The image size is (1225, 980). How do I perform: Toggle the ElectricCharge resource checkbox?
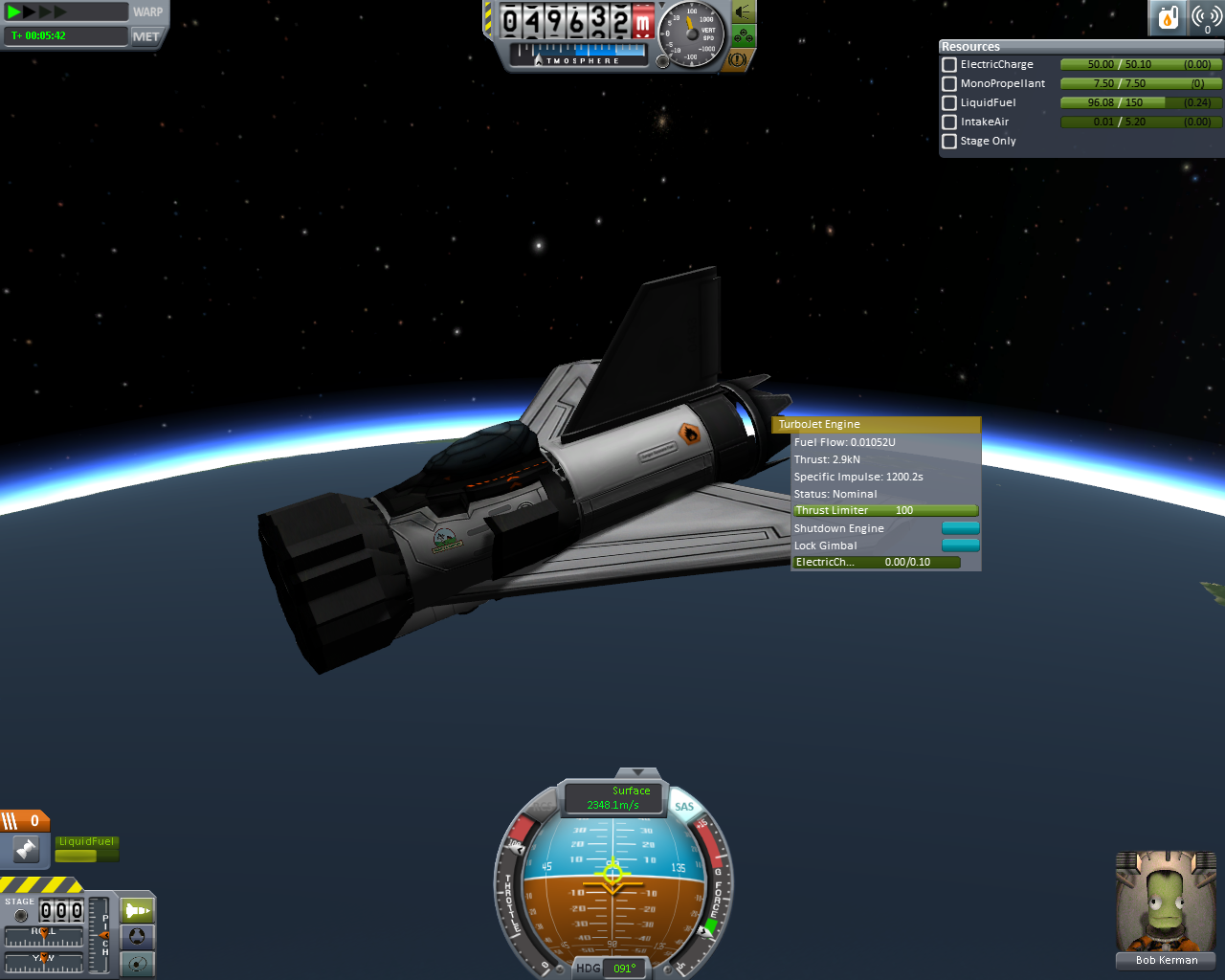pos(949,65)
